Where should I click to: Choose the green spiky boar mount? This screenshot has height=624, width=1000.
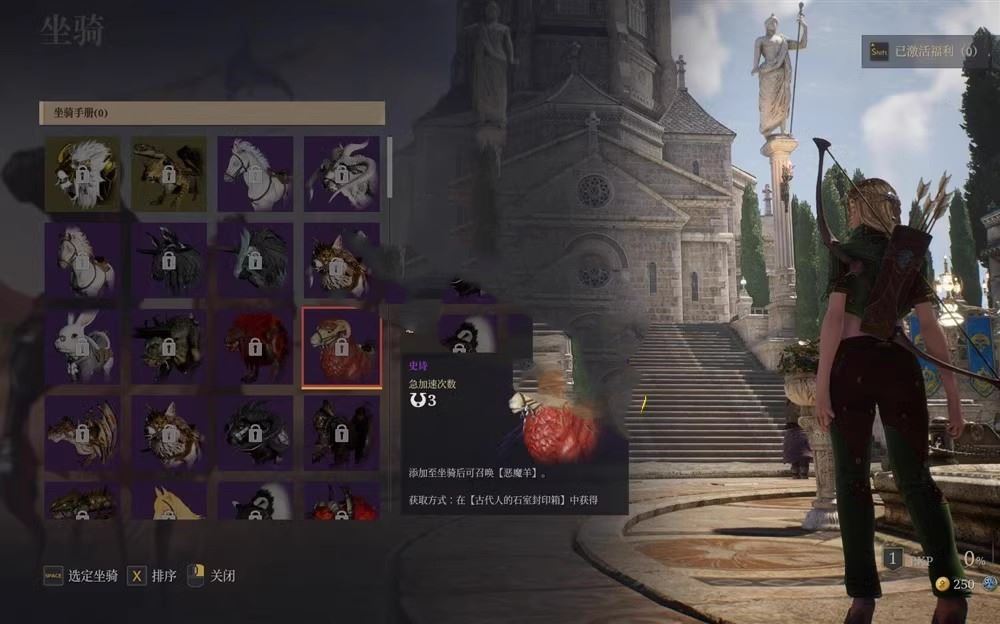(x=169, y=347)
